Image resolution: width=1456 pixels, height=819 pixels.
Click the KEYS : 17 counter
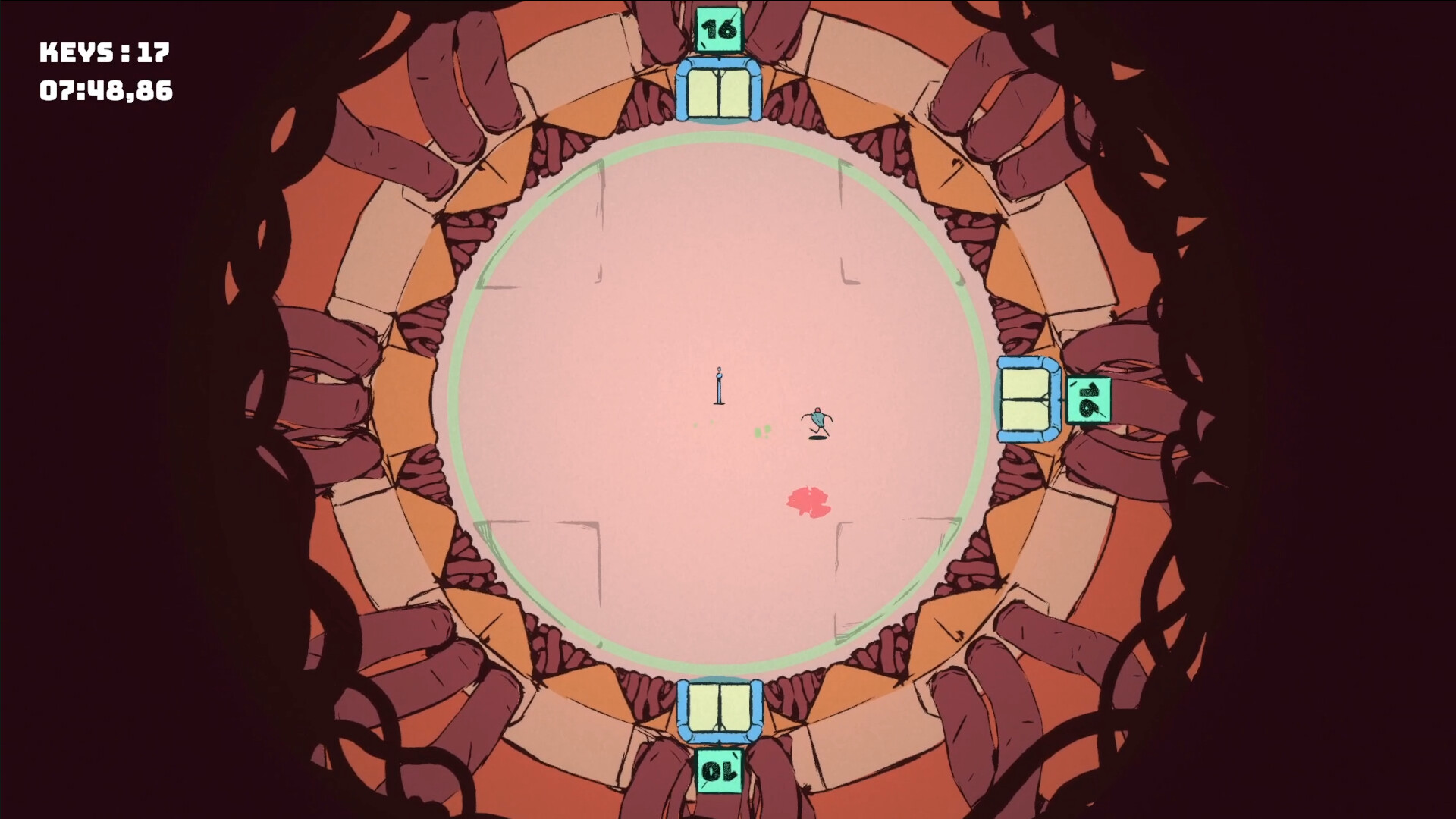[104, 53]
